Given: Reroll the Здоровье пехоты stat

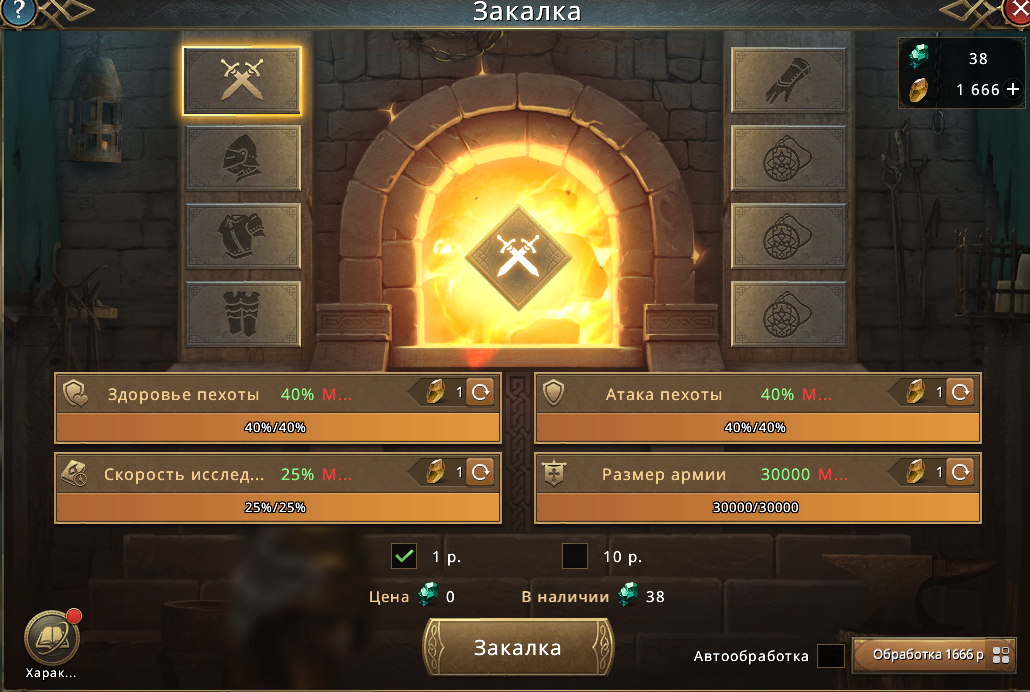Looking at the screenshot, I should (x=481, y=393).
